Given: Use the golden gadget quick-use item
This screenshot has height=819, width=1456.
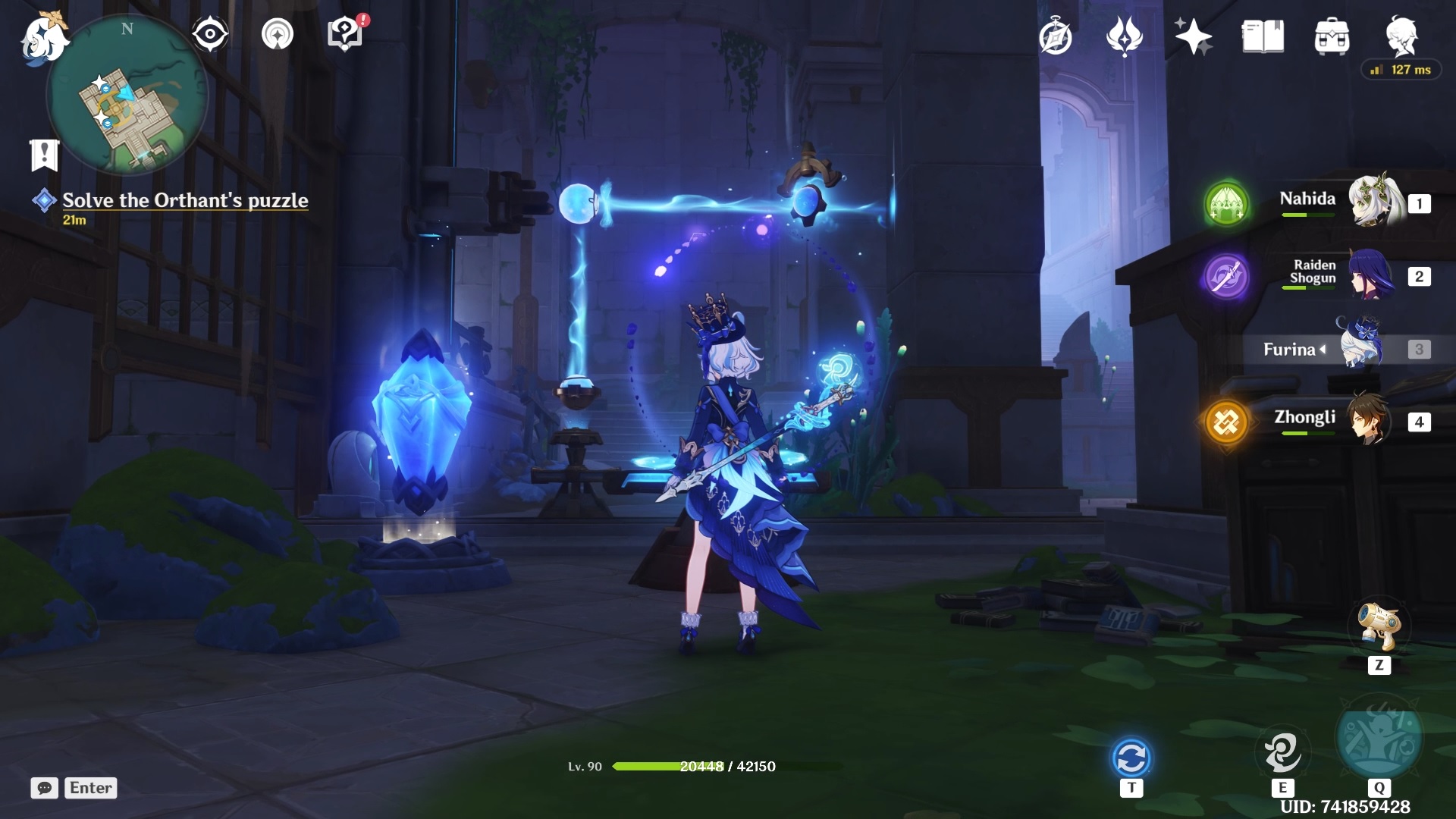Looking at the screenshot, I should click(1379, 627).
